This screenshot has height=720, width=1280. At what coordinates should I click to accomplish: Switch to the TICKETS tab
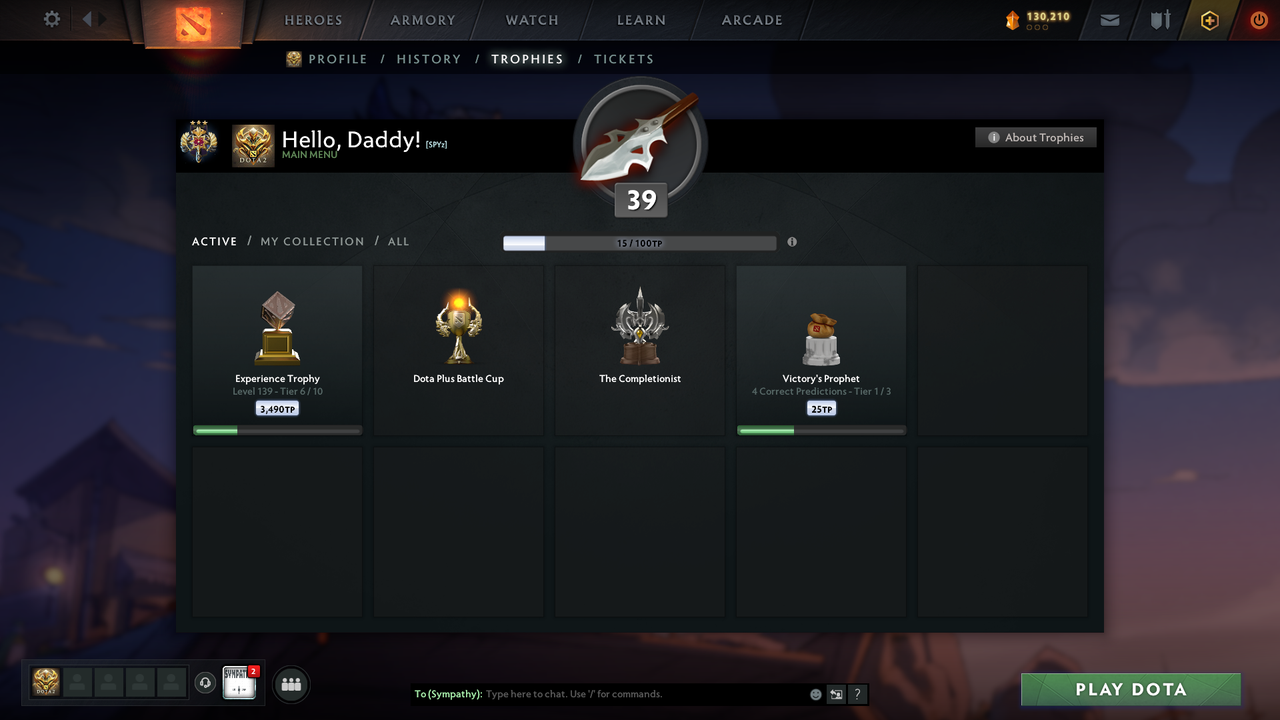623,59
